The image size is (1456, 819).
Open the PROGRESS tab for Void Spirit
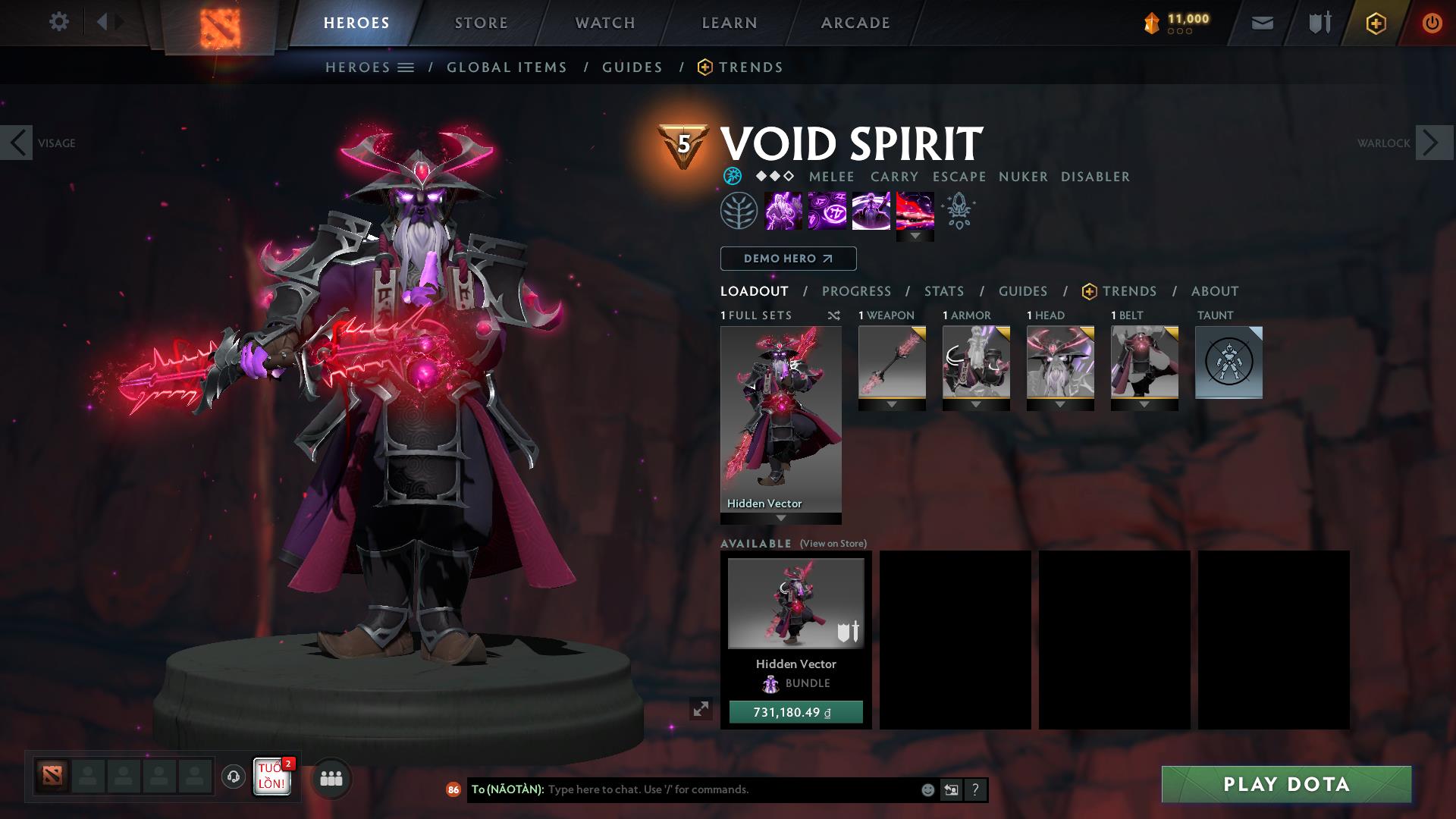point(857,290)
